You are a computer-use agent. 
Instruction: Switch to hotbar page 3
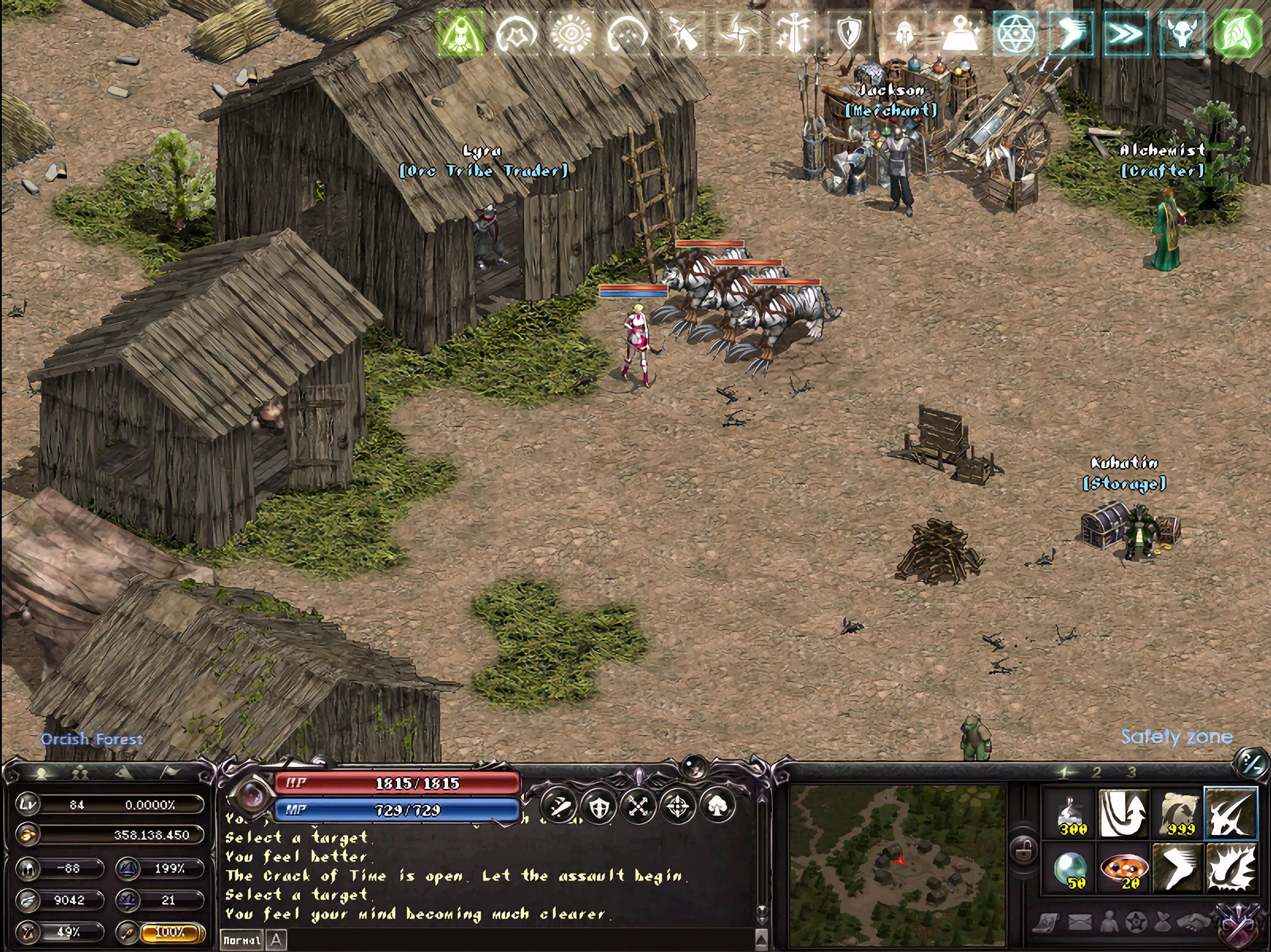(x=1131, y=773)
